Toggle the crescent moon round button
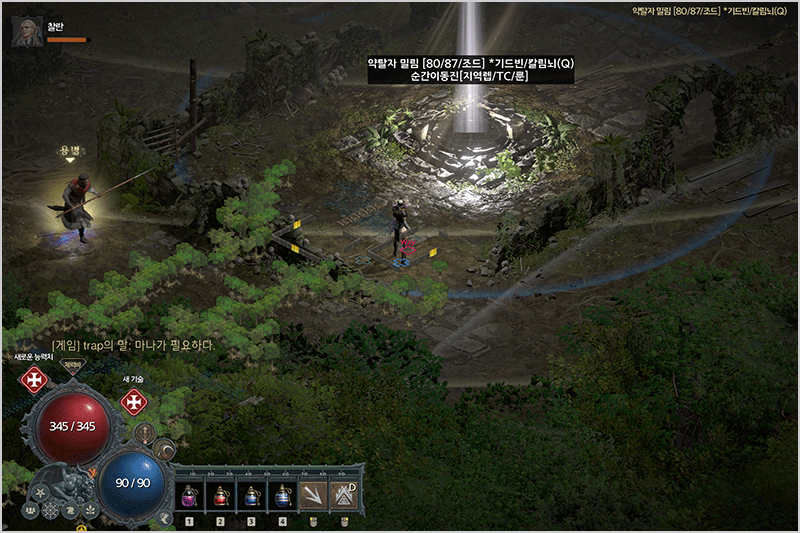Viewport: 800px width, 533px height. [x=163, y=449]
